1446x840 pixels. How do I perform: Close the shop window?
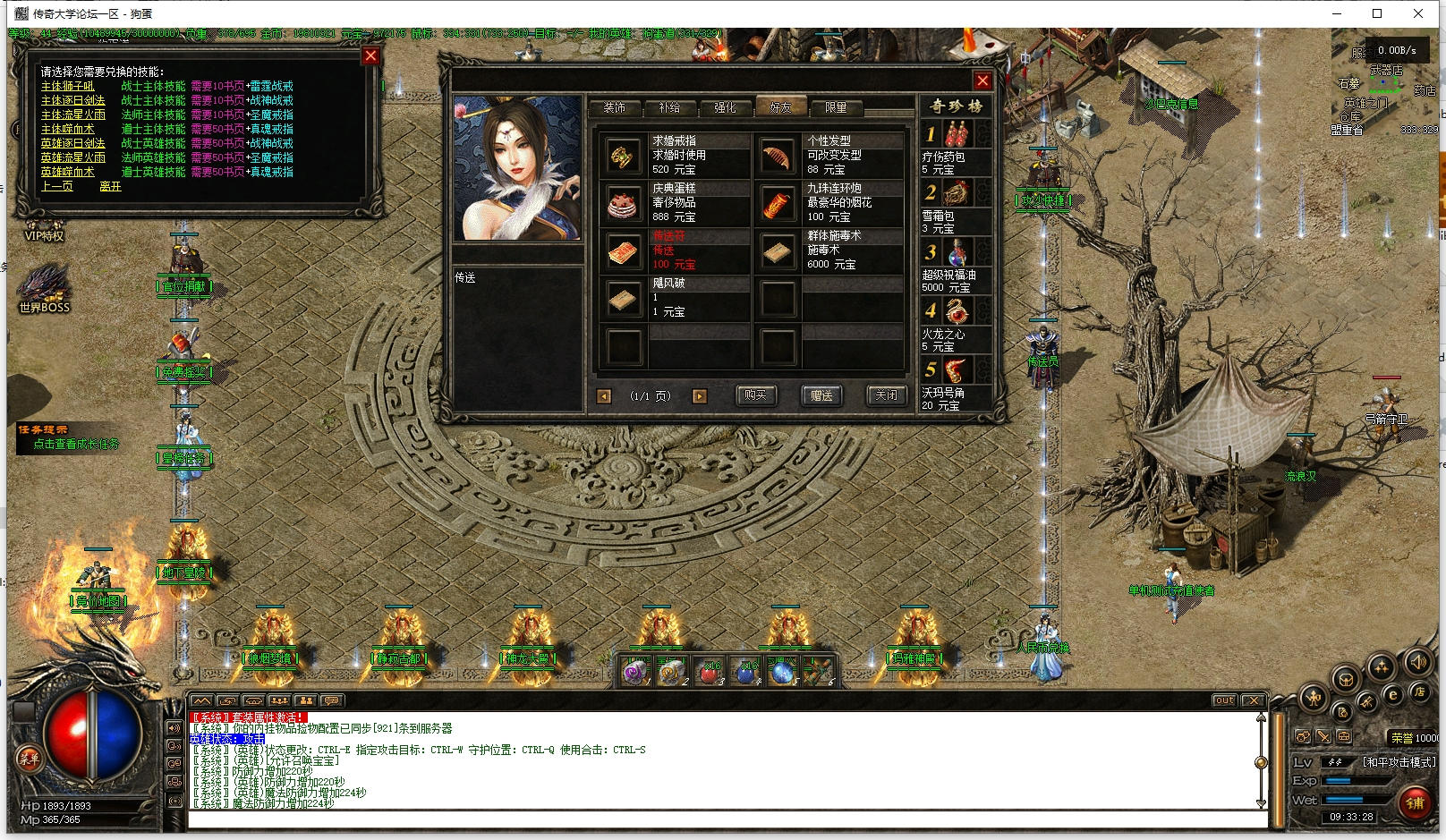(982, 81)
